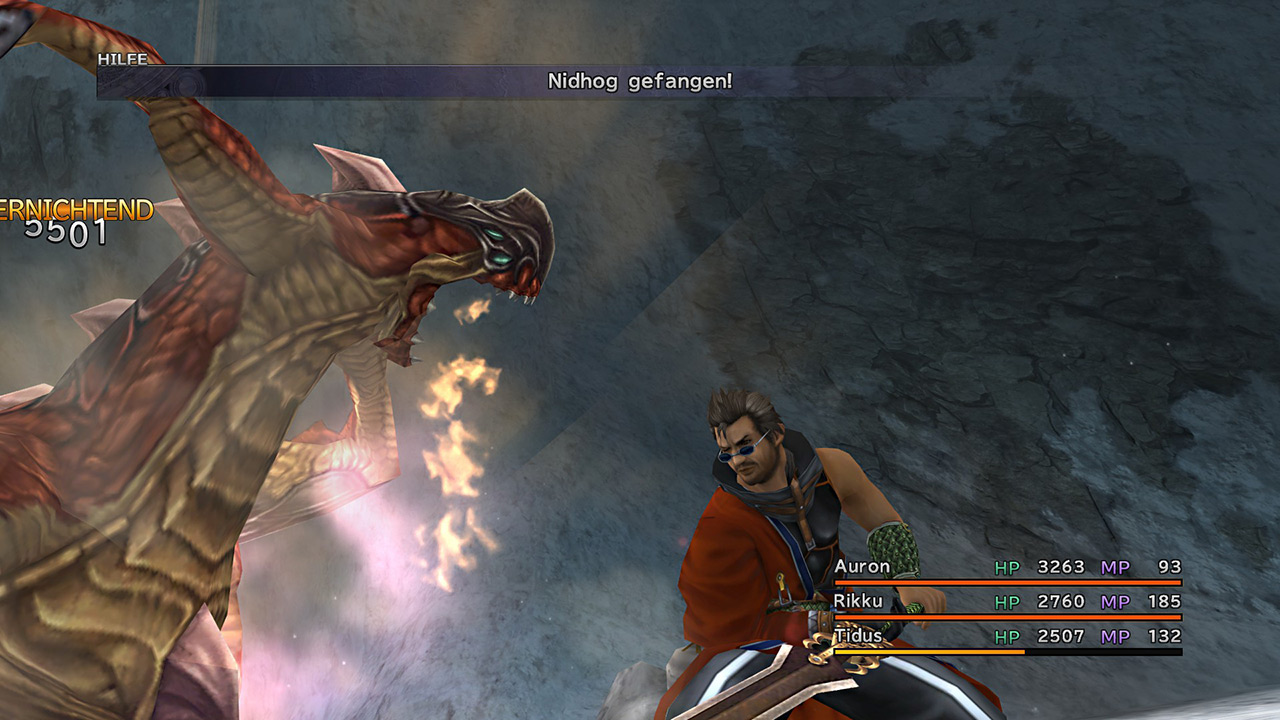Select Auron in the party list

pyautogui.click(x=862, y=567)
